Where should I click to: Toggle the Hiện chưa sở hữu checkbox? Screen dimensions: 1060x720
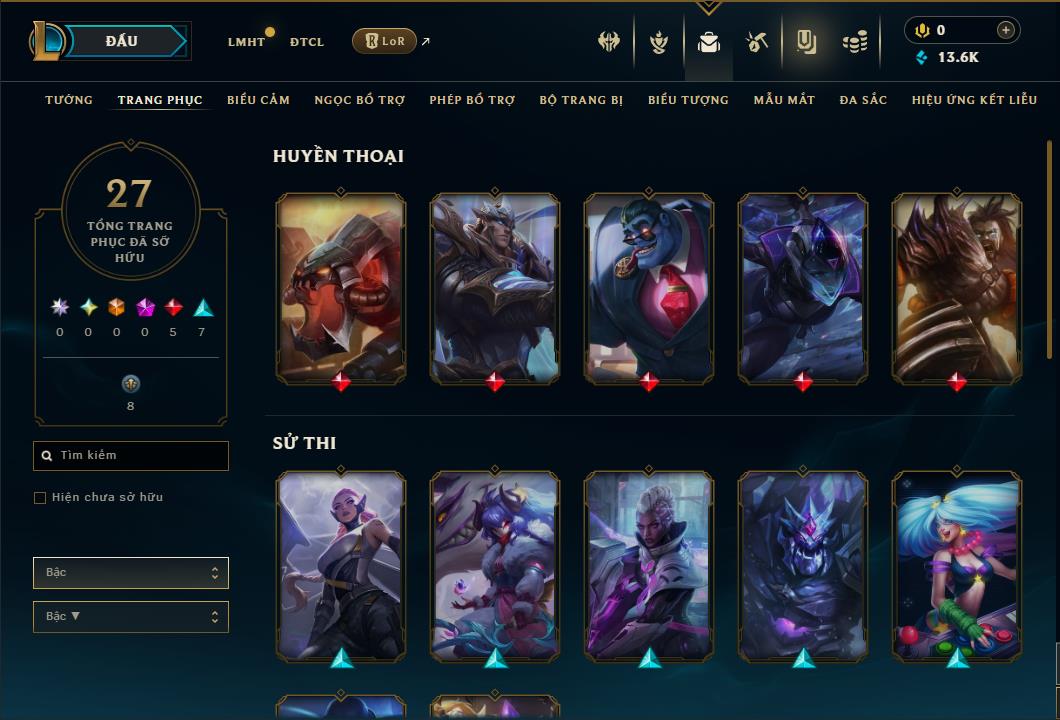[x=40, y=498]
